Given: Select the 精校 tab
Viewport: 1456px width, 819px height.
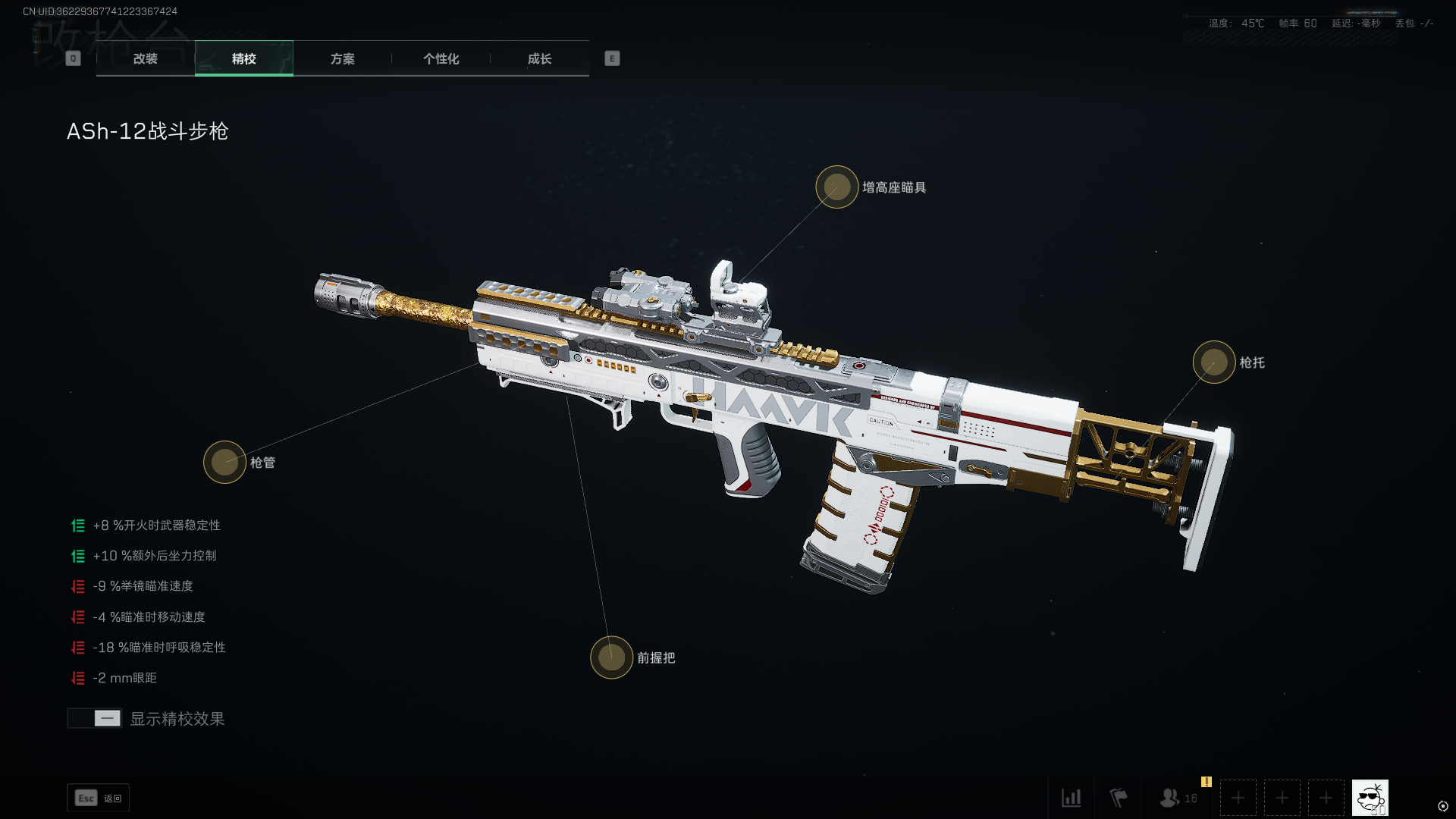Looking at the screenshot, I should [x=243, y=58].
